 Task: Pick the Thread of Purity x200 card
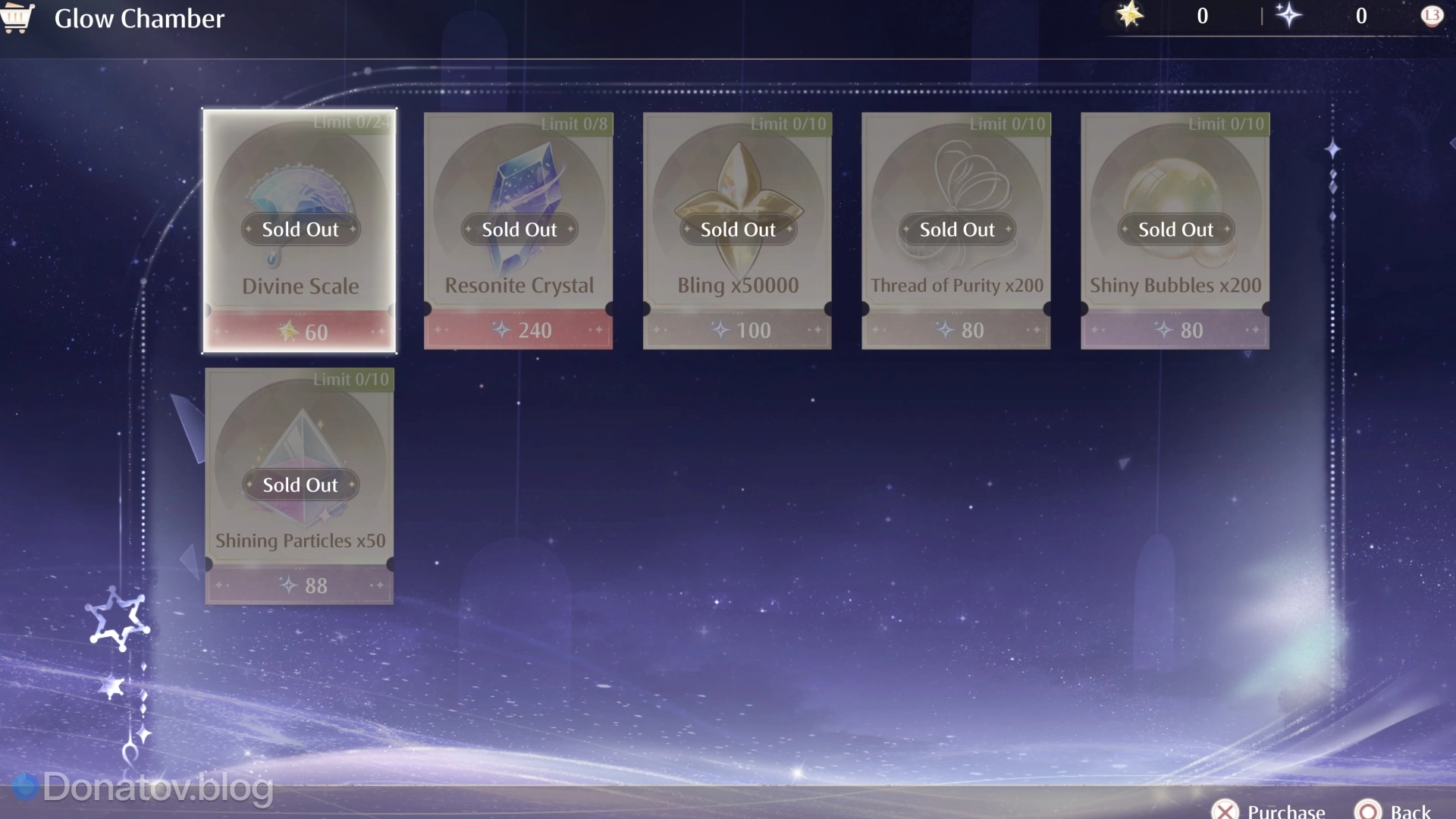(x=956, y=231)
